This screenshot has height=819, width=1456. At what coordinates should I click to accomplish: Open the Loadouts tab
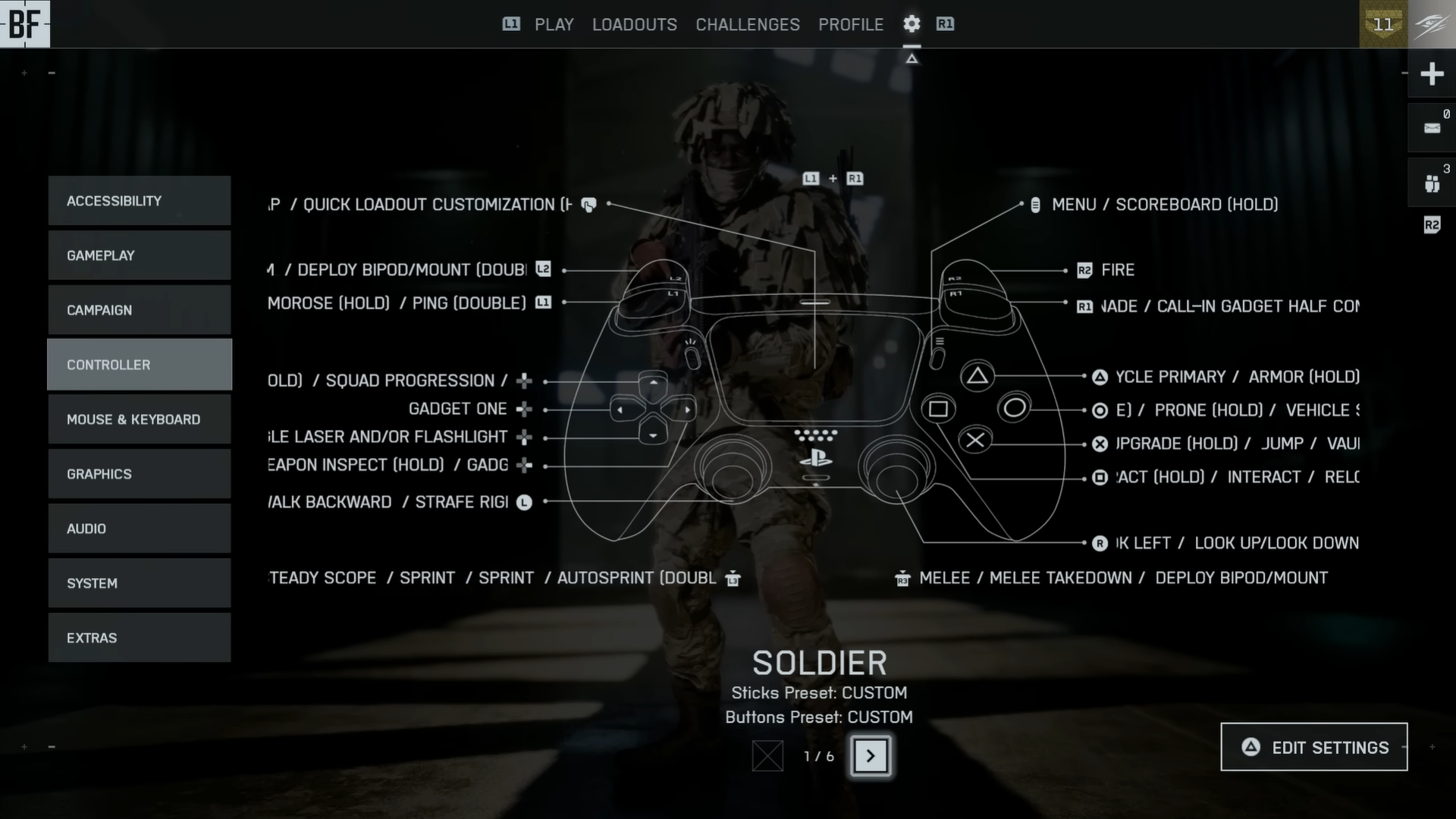(x=634, y=25)
